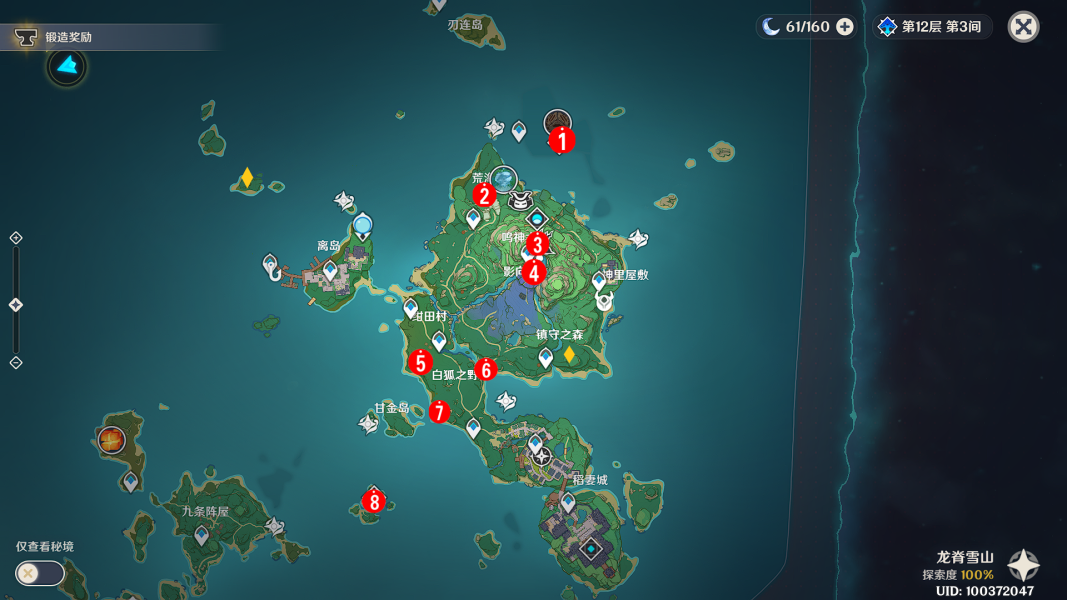Toggle the 仅查看秘境 domains-only switch
The image size is (1067, 600).
40,573
